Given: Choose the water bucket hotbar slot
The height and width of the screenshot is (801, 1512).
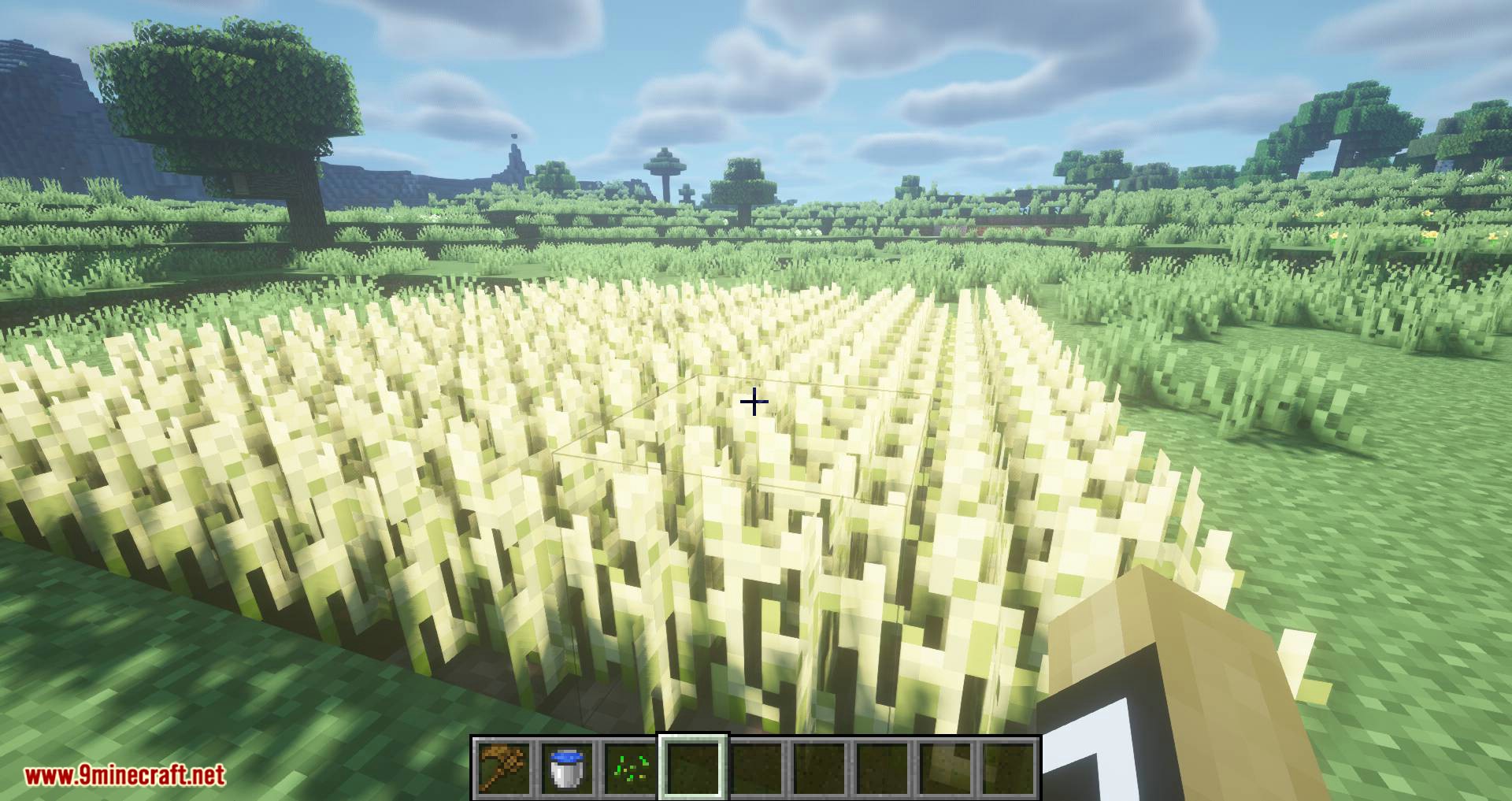Looking at the screenshot, I should pos(567,767).
